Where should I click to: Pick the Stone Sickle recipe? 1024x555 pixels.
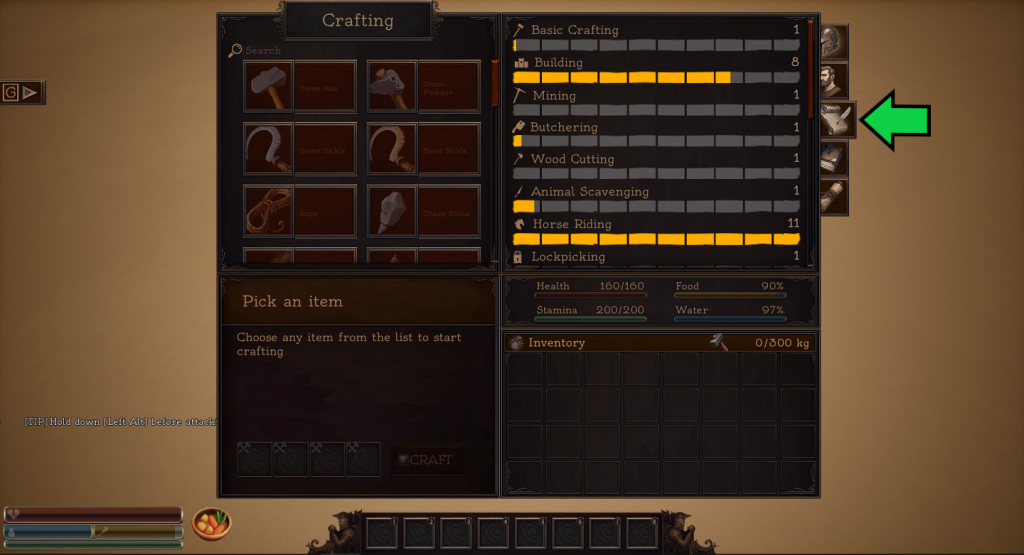(x=299, y=149)
